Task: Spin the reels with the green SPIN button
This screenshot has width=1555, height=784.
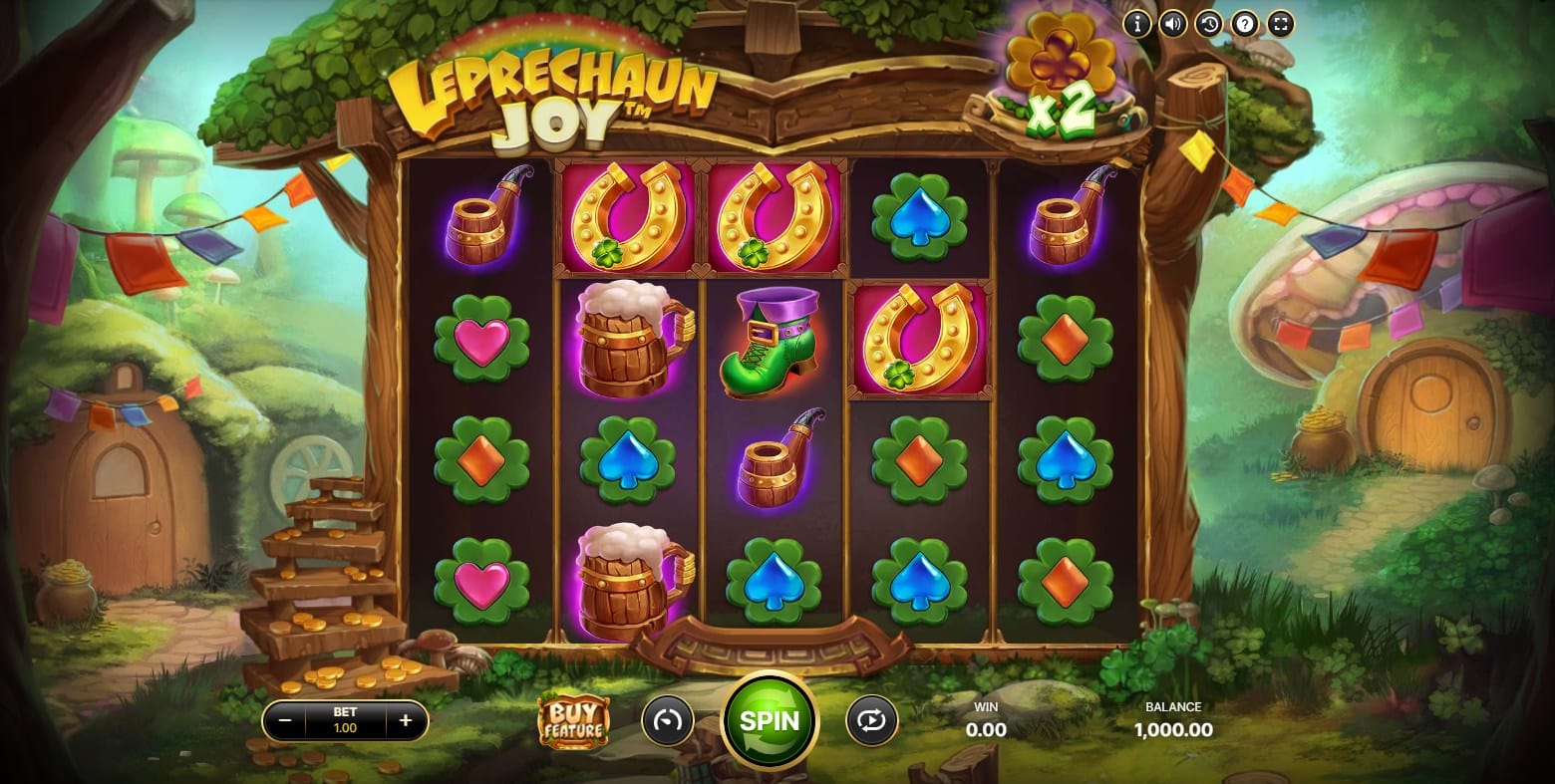Action: click(770, 720)
